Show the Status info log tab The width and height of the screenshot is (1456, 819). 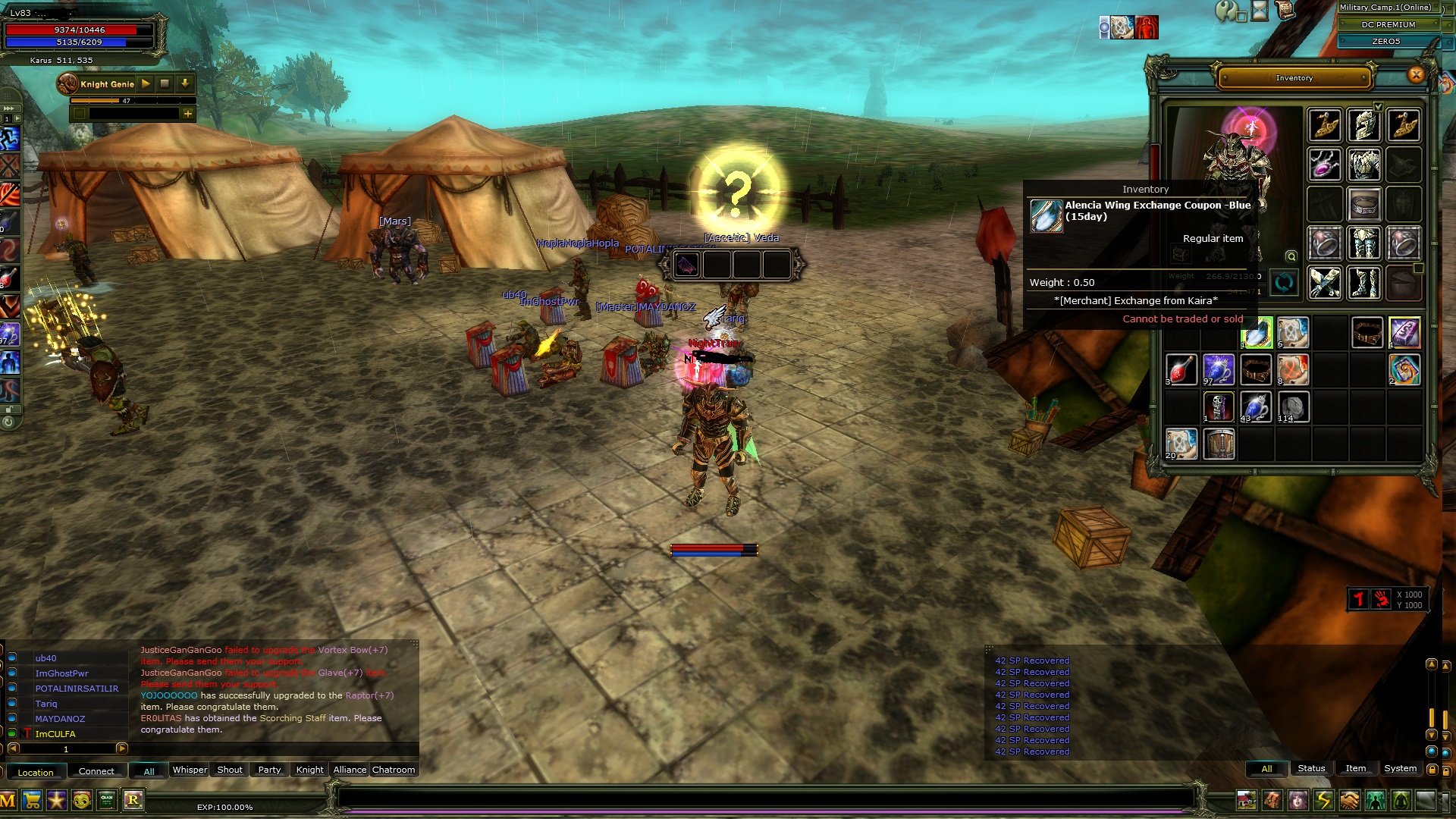click(x=1311, y=768)
